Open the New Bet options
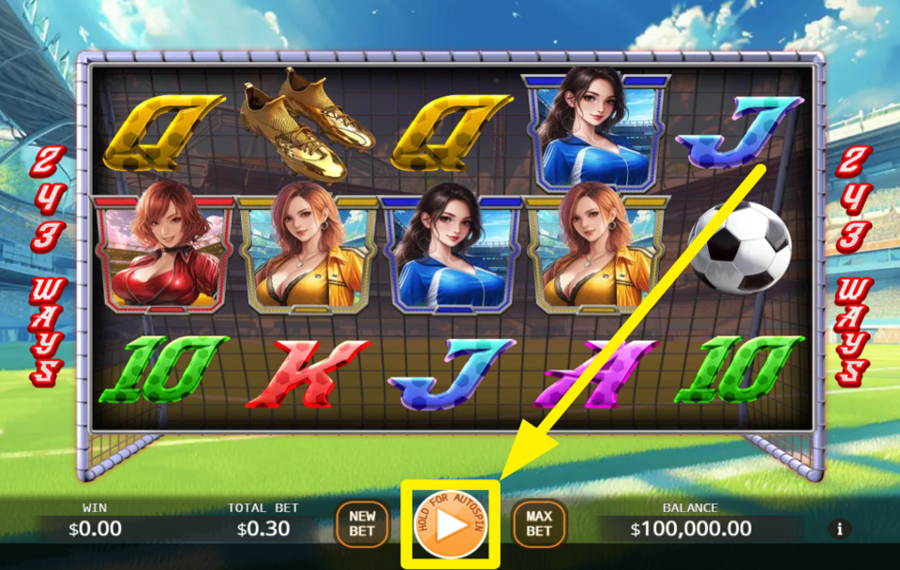 (362, 524)
